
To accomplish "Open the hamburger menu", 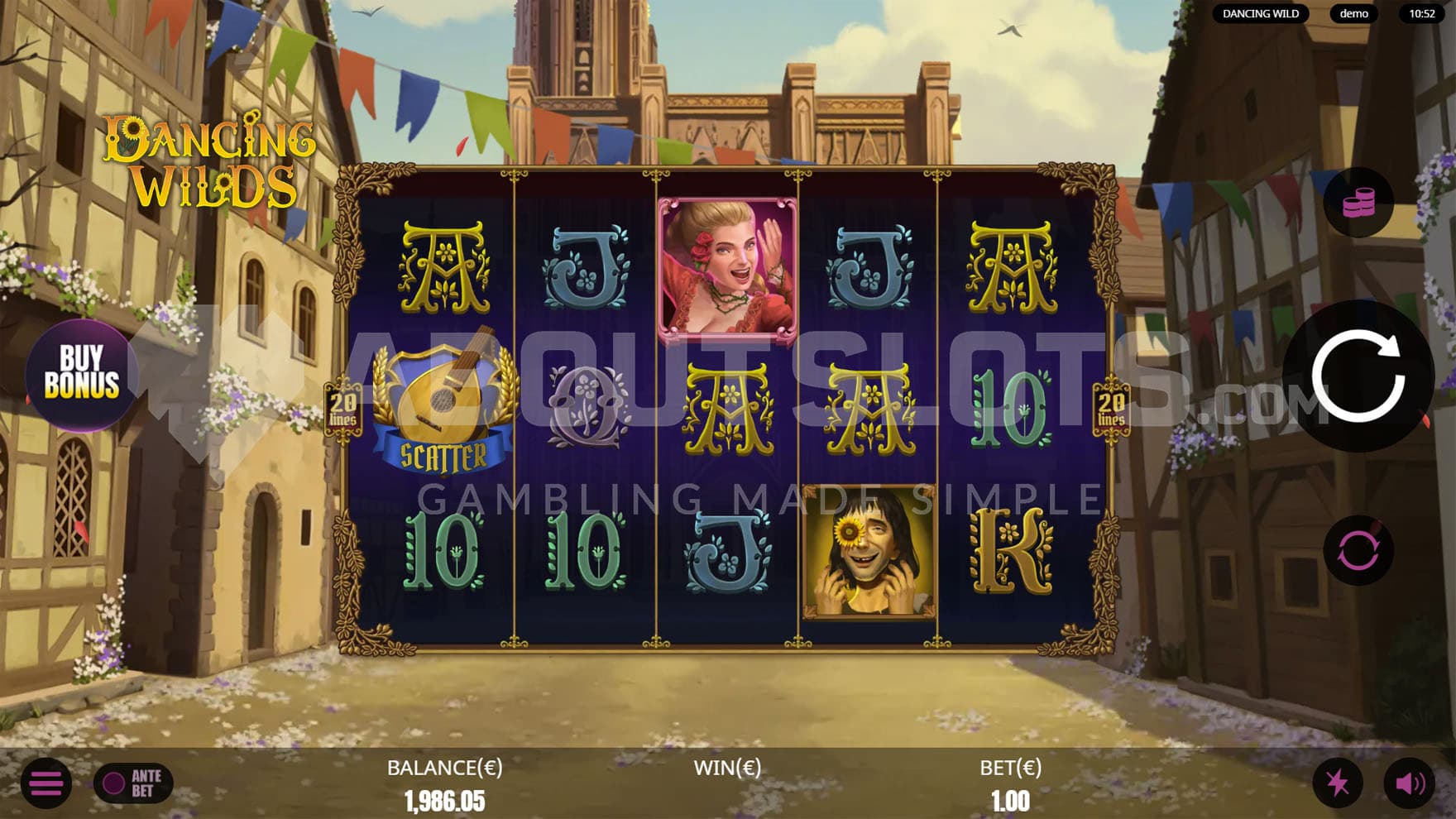I will click(x=46, y=783).
